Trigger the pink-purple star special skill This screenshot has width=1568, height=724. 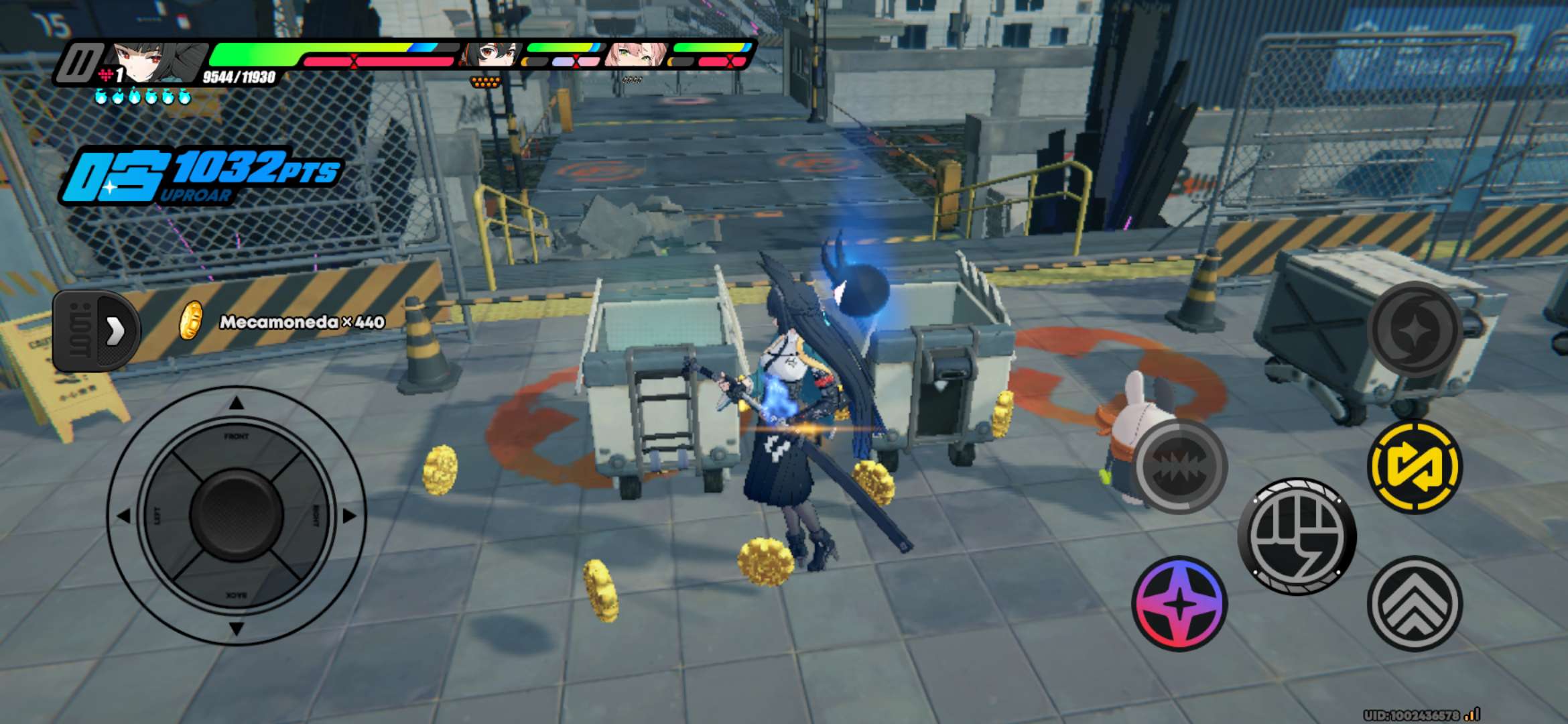[x=1179, y=603]
